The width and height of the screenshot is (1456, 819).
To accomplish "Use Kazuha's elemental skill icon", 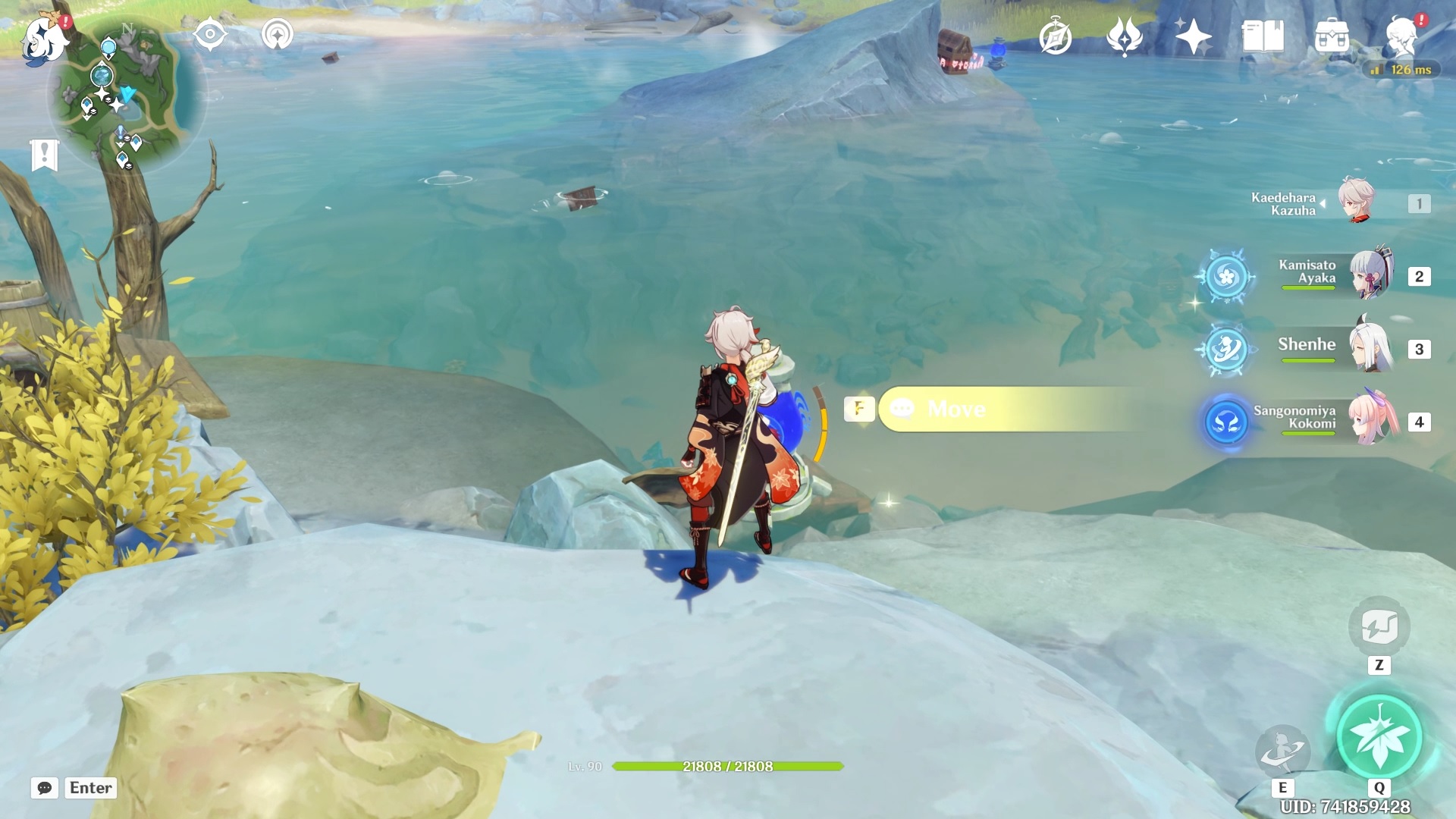I will [x=1282, y=751].
